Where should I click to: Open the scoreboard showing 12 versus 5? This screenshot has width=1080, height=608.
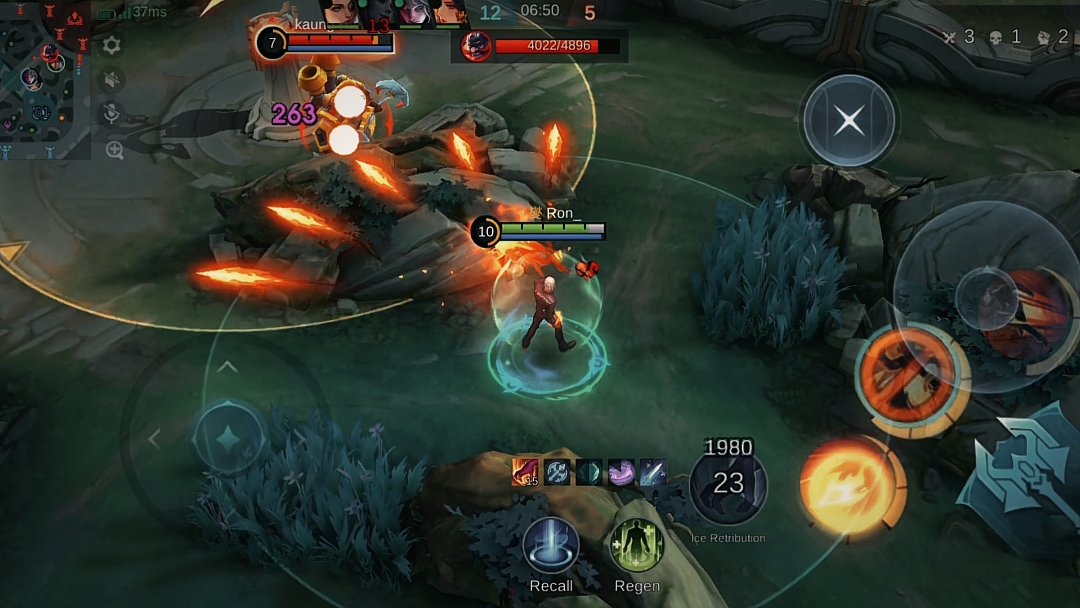(x=538, y=12)
